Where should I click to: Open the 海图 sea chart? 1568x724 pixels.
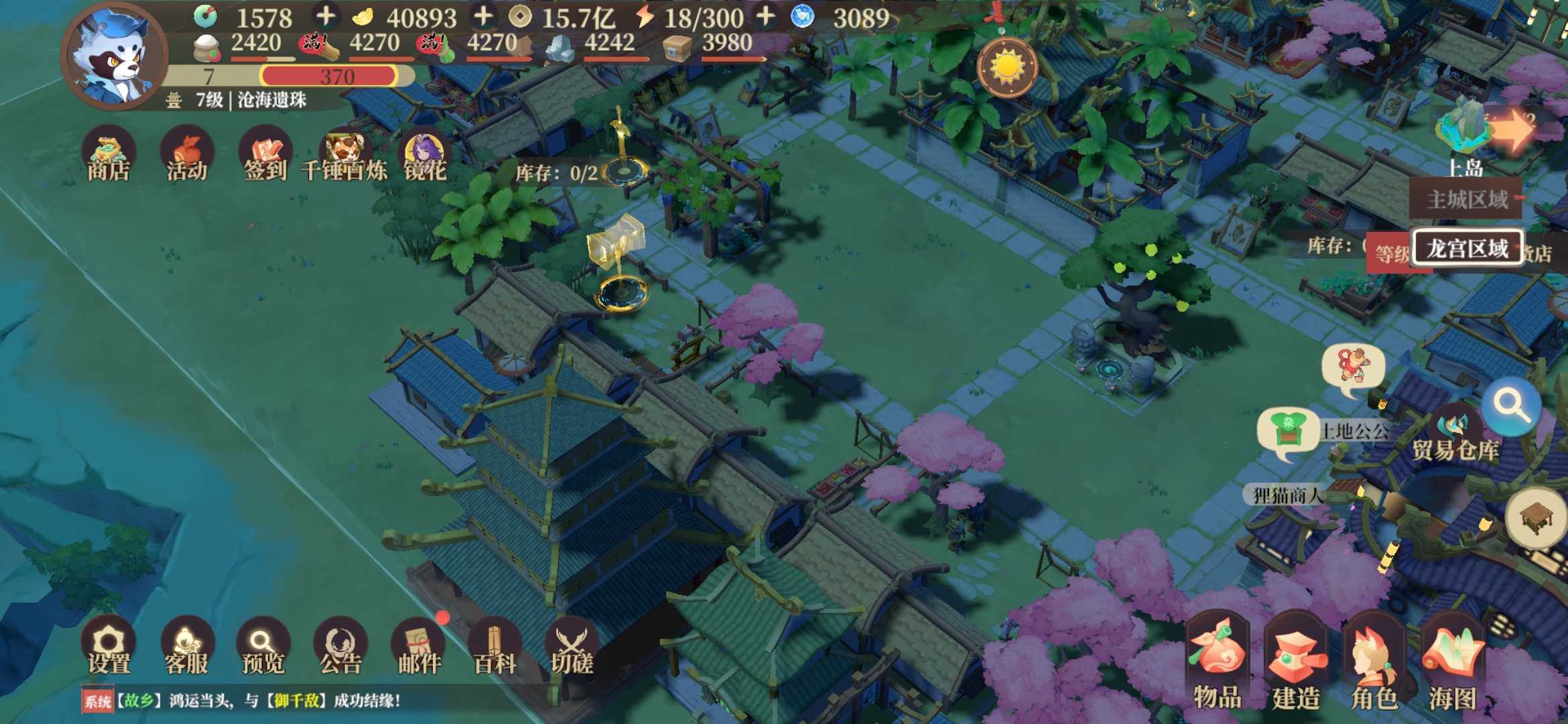(x=1452, y=662)
